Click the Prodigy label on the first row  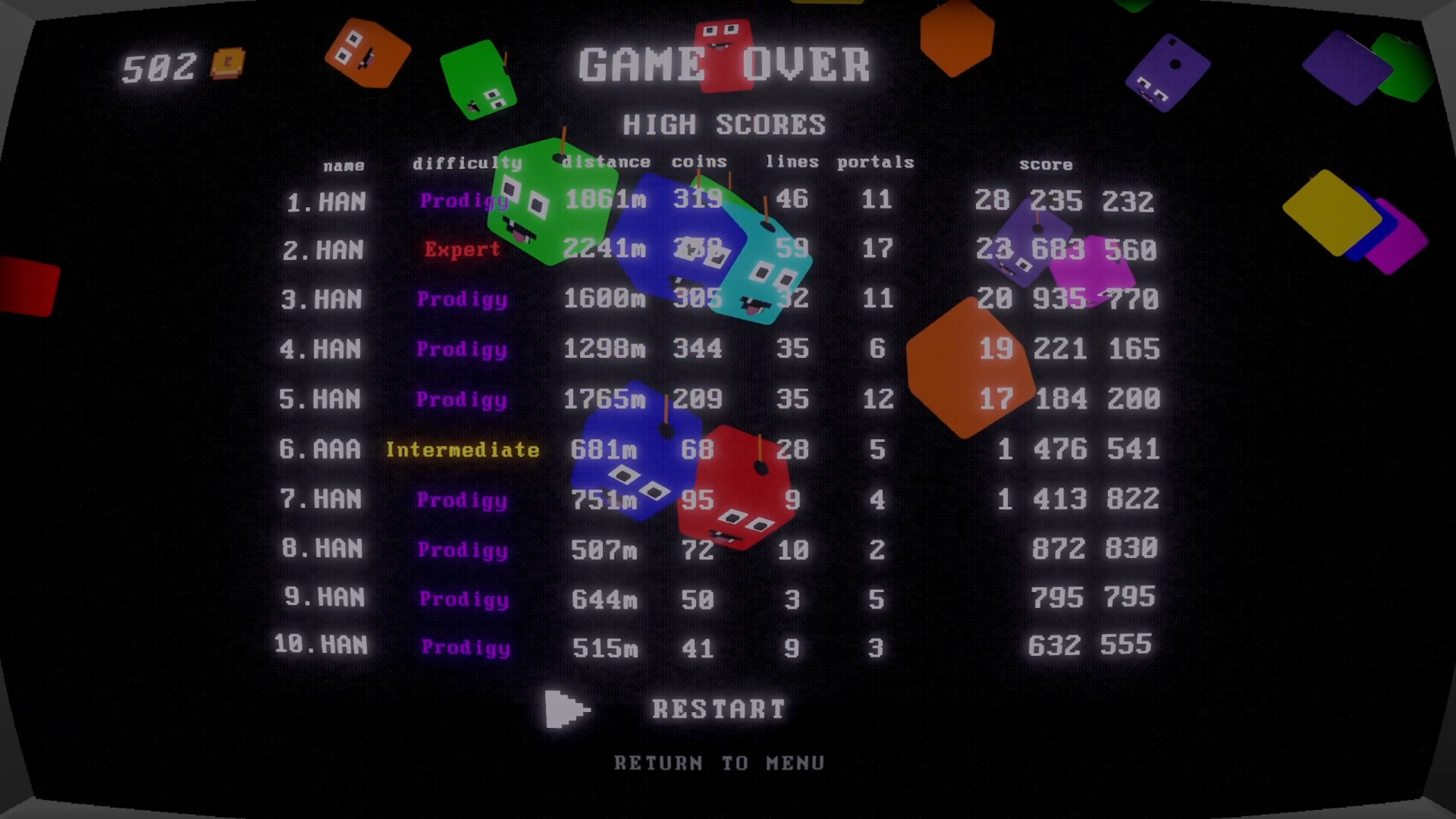point(463,200)
